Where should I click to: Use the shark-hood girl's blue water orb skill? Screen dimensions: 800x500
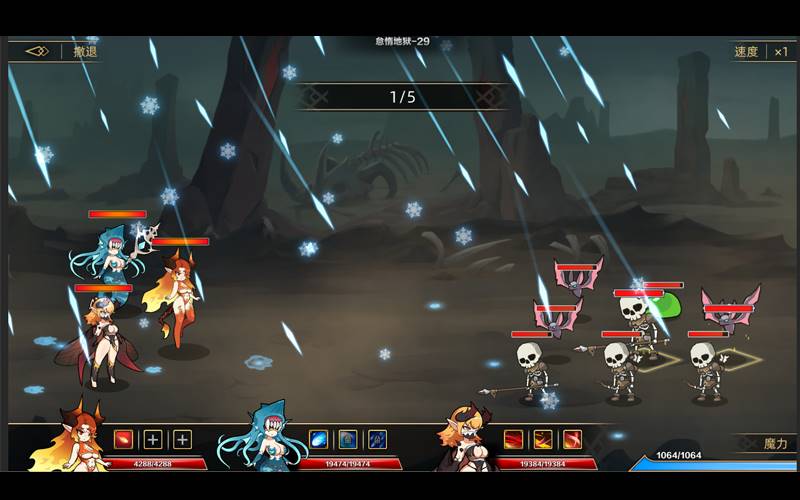[319, 439]
